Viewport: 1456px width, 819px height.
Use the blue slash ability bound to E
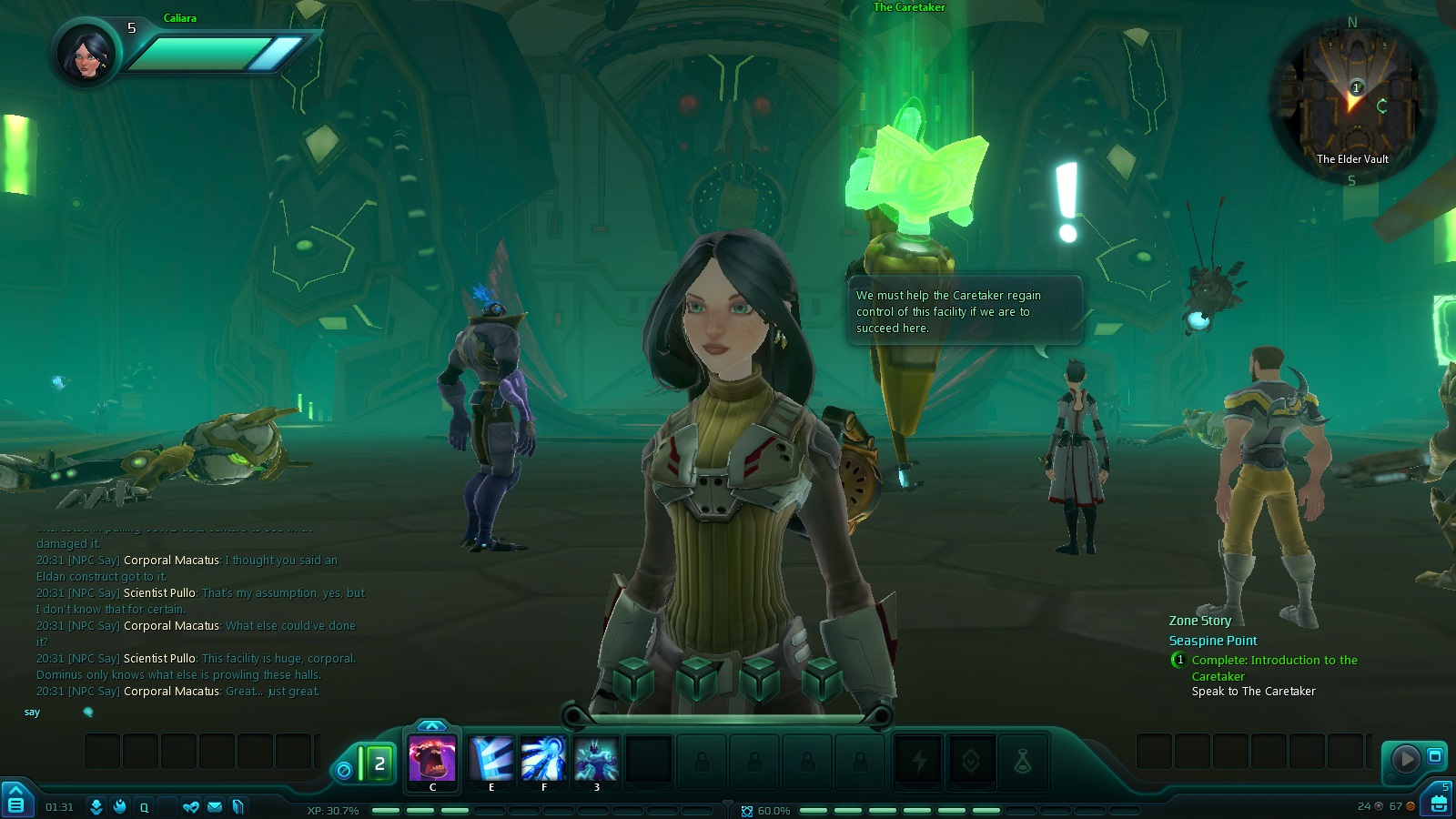point(491,759)
